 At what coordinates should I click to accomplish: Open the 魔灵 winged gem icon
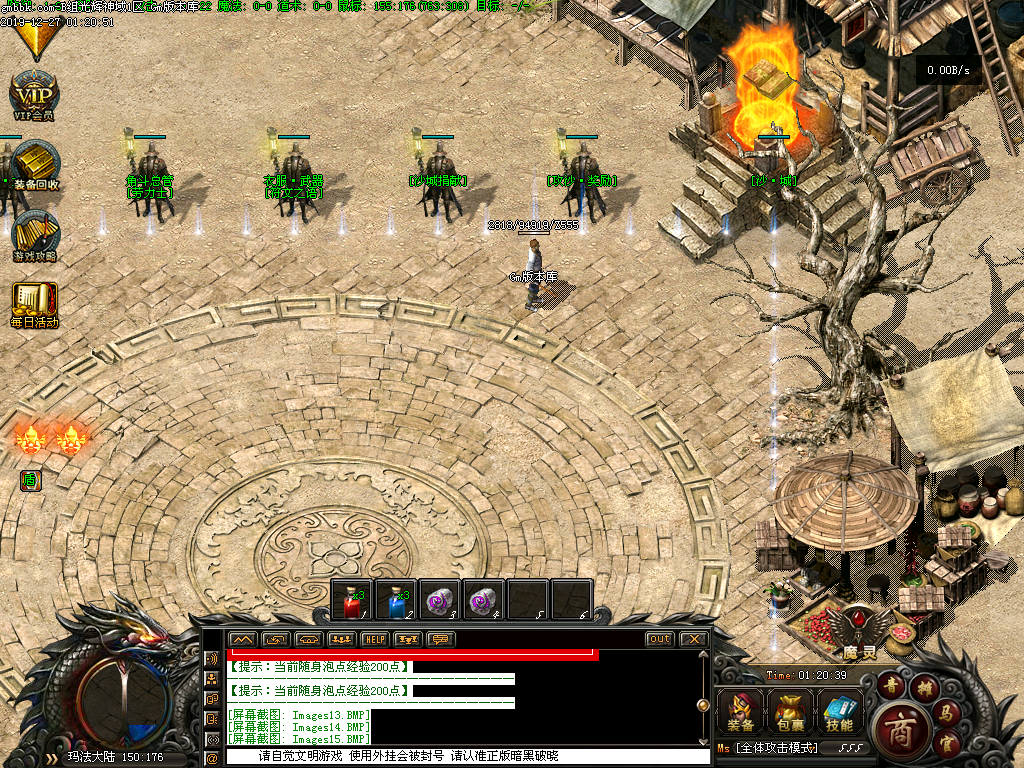(860, 628)
